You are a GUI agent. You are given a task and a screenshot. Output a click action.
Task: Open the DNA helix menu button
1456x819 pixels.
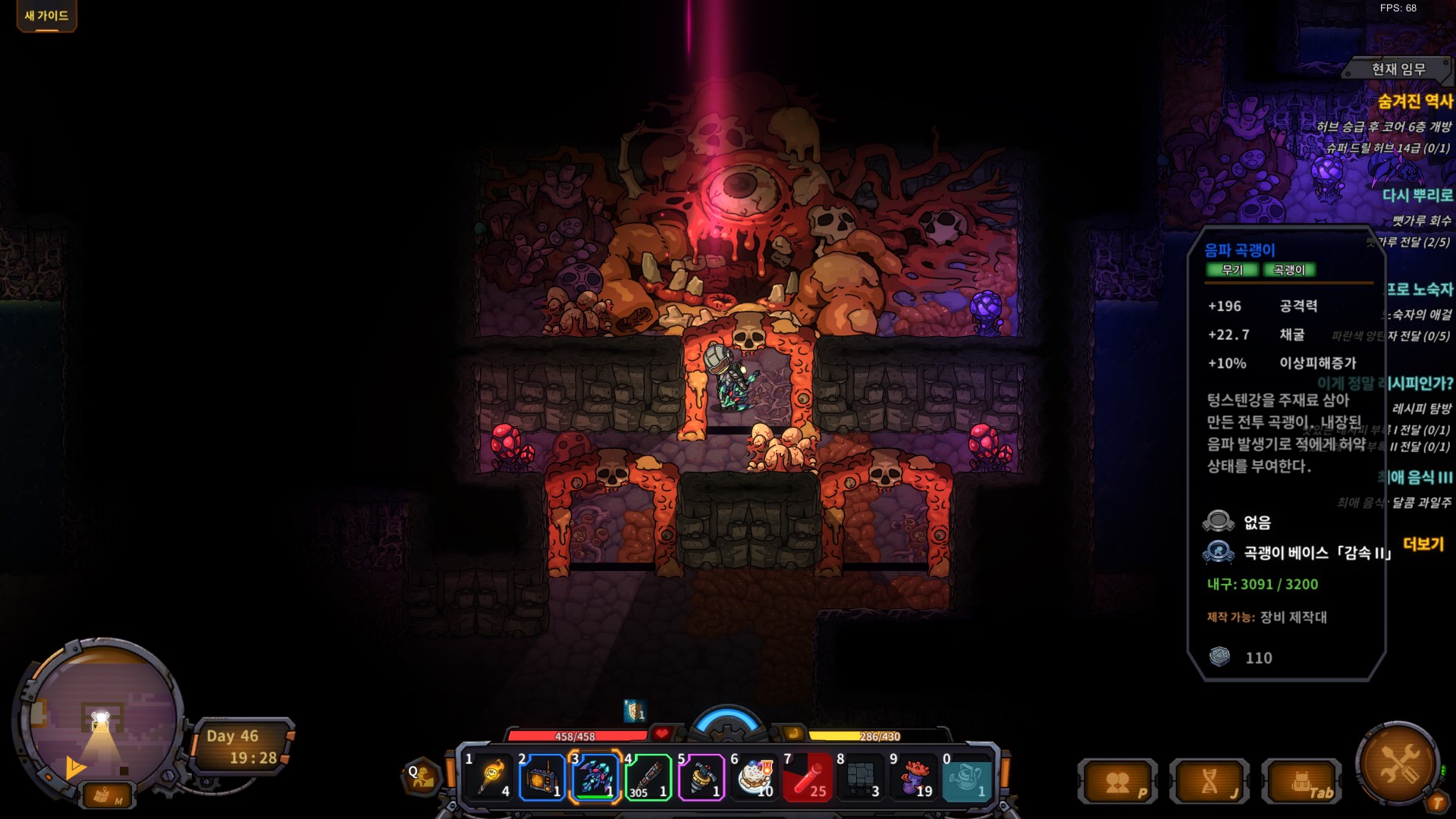pos(1210,783)
